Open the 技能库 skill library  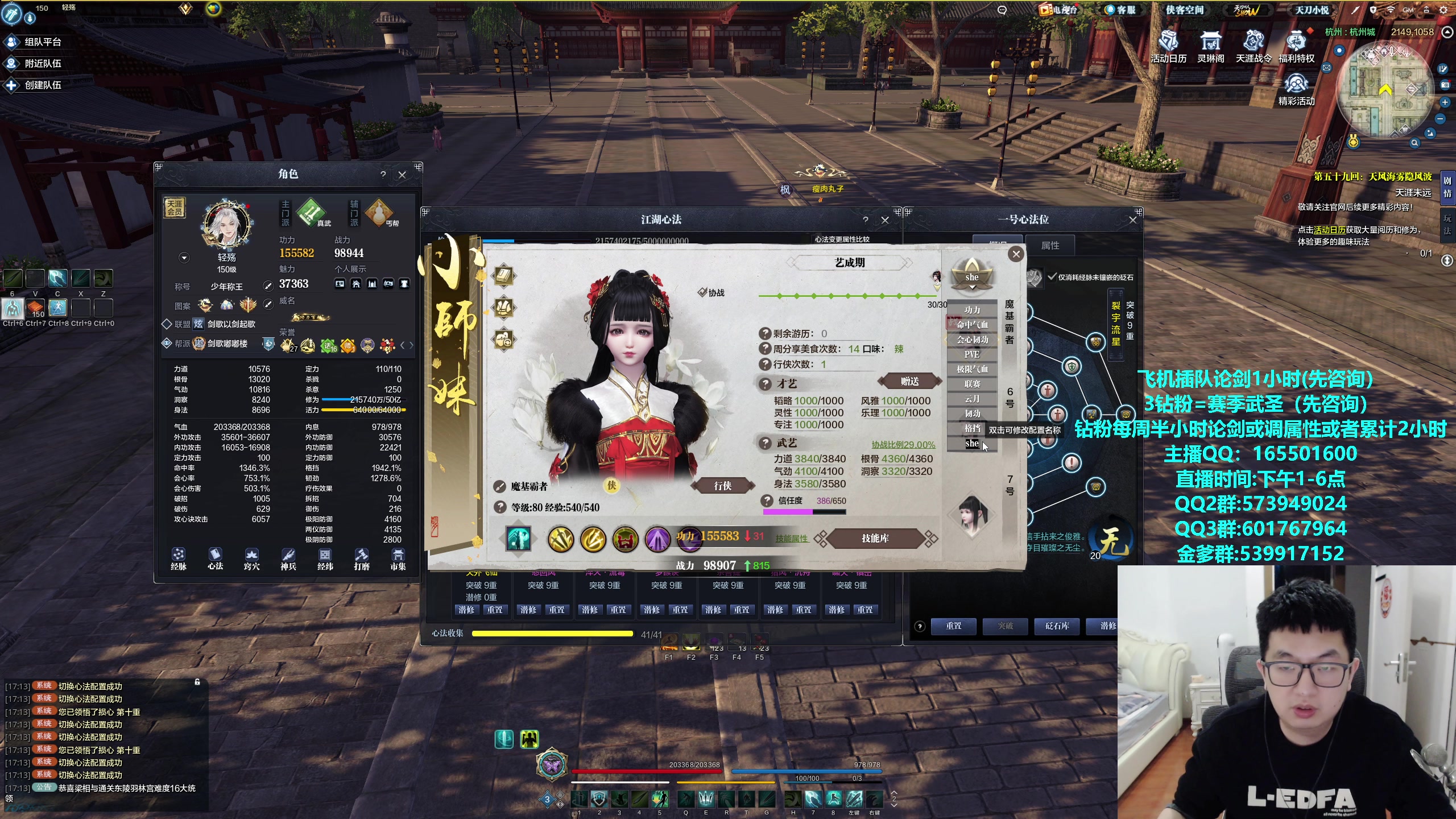875,538
